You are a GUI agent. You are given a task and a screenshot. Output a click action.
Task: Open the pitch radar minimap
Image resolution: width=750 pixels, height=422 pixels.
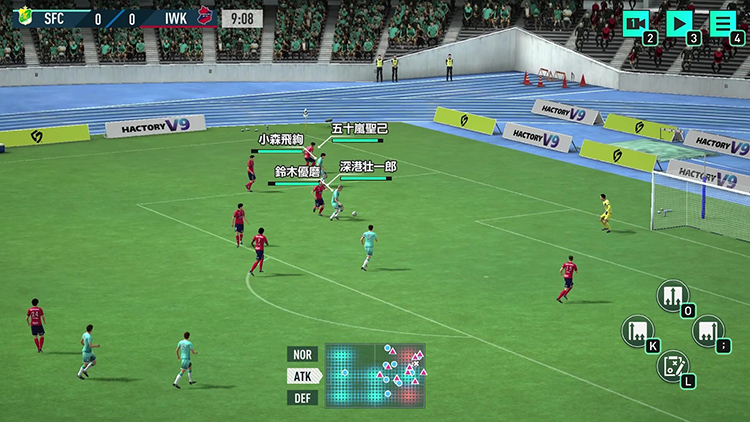click(x=375, y=376)
